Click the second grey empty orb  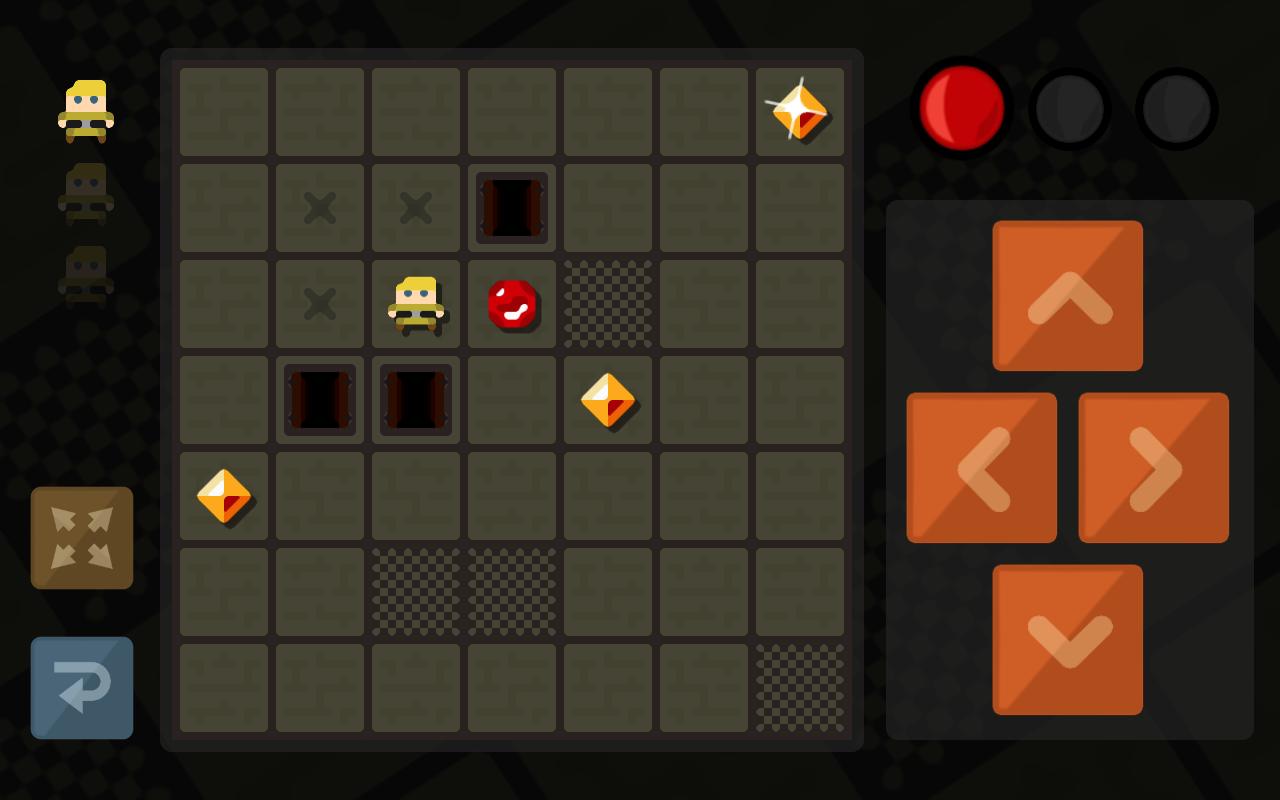1176,108
